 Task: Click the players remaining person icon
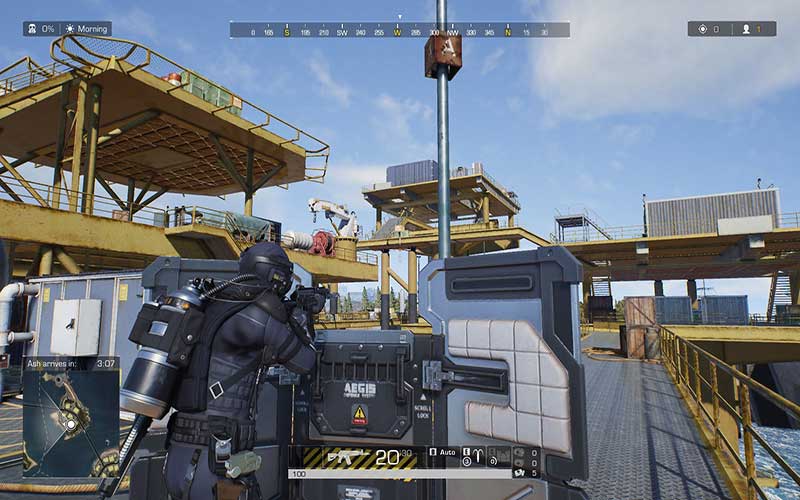(744, 29)
